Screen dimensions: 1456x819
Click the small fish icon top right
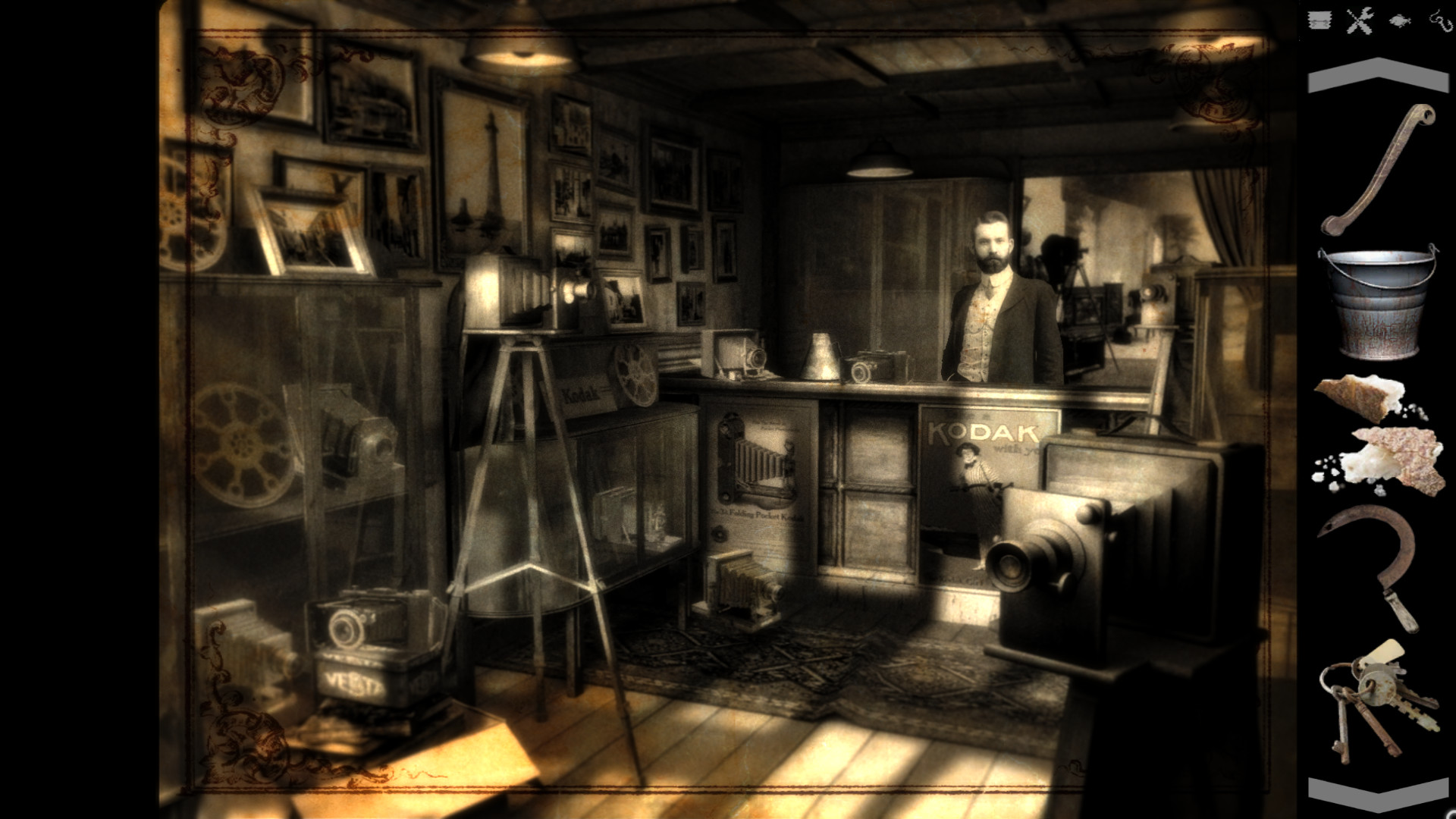pyautogui.click(x=1400, y=20)
